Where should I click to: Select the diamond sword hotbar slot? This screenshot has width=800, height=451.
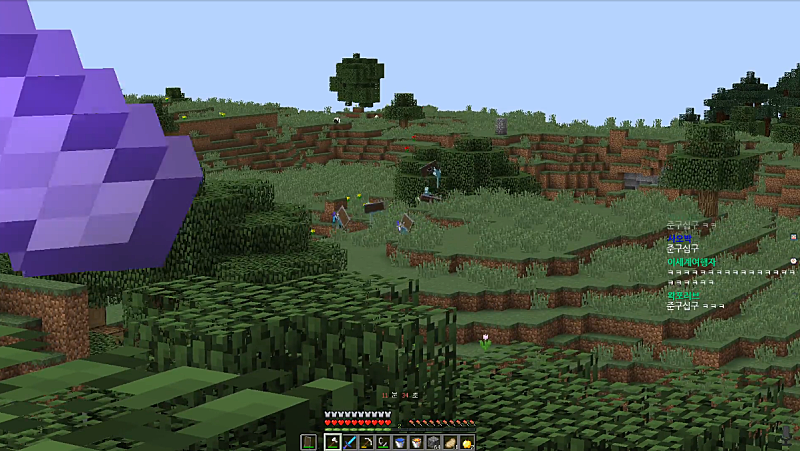click(349, 442)
